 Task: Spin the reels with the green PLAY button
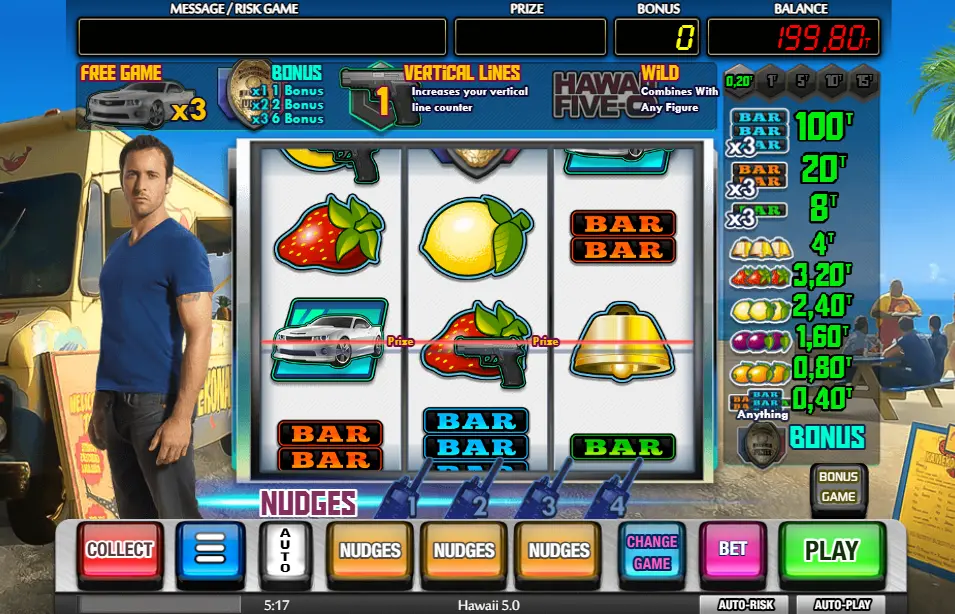[x=832, y=550]
